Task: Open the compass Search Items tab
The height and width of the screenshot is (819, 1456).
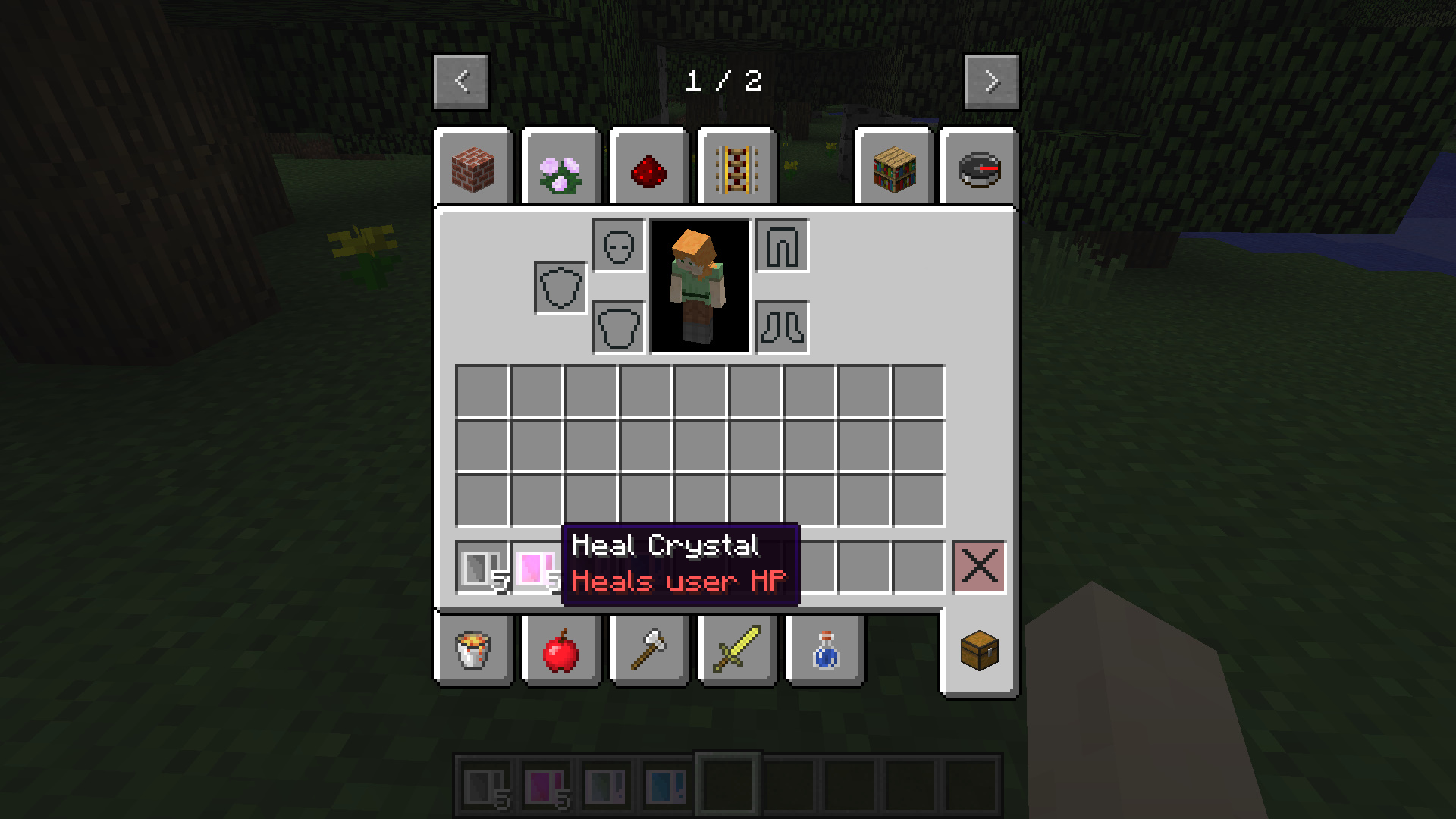Action: point(979,169)
